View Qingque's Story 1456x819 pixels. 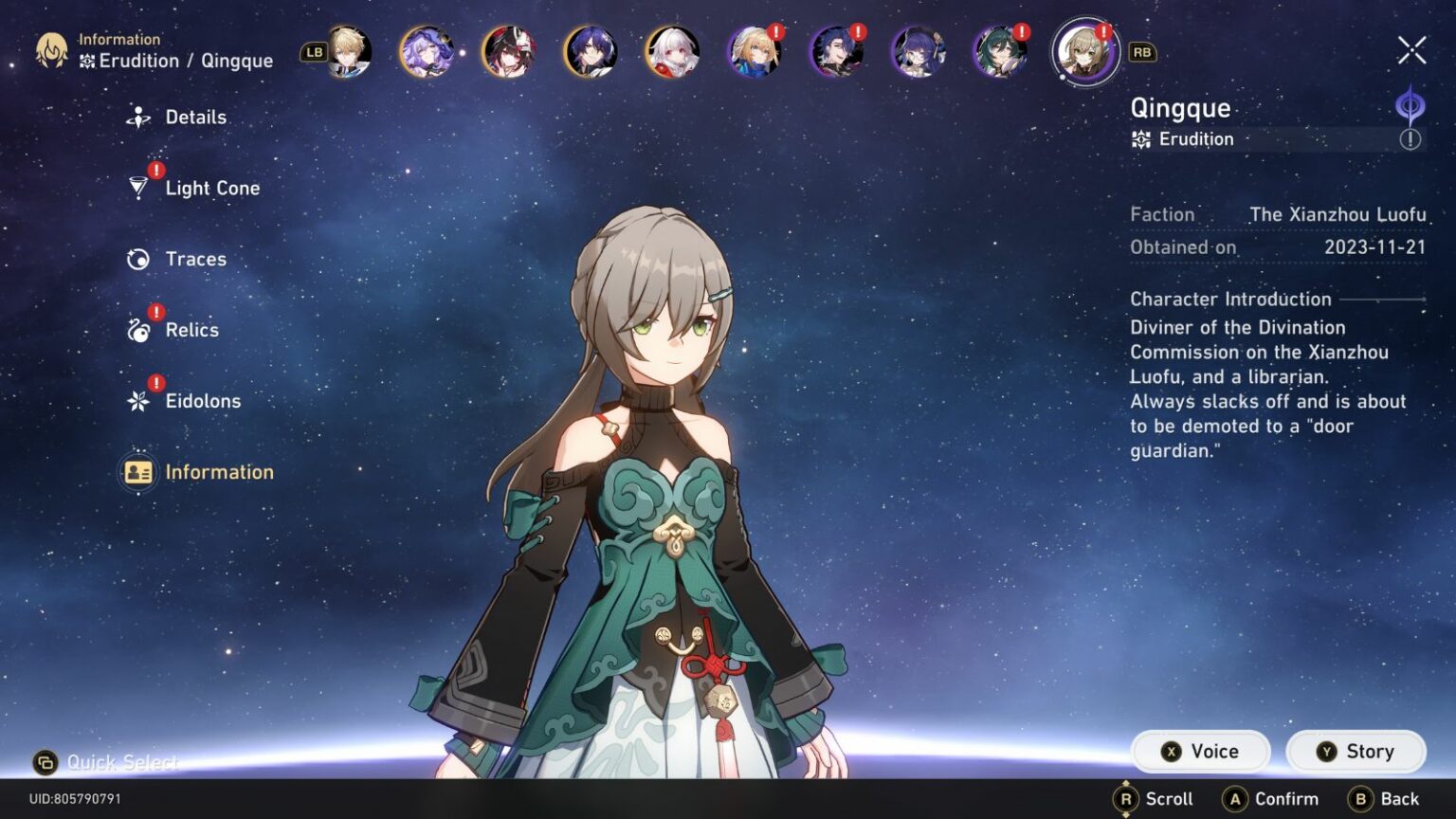point(1356,752)
